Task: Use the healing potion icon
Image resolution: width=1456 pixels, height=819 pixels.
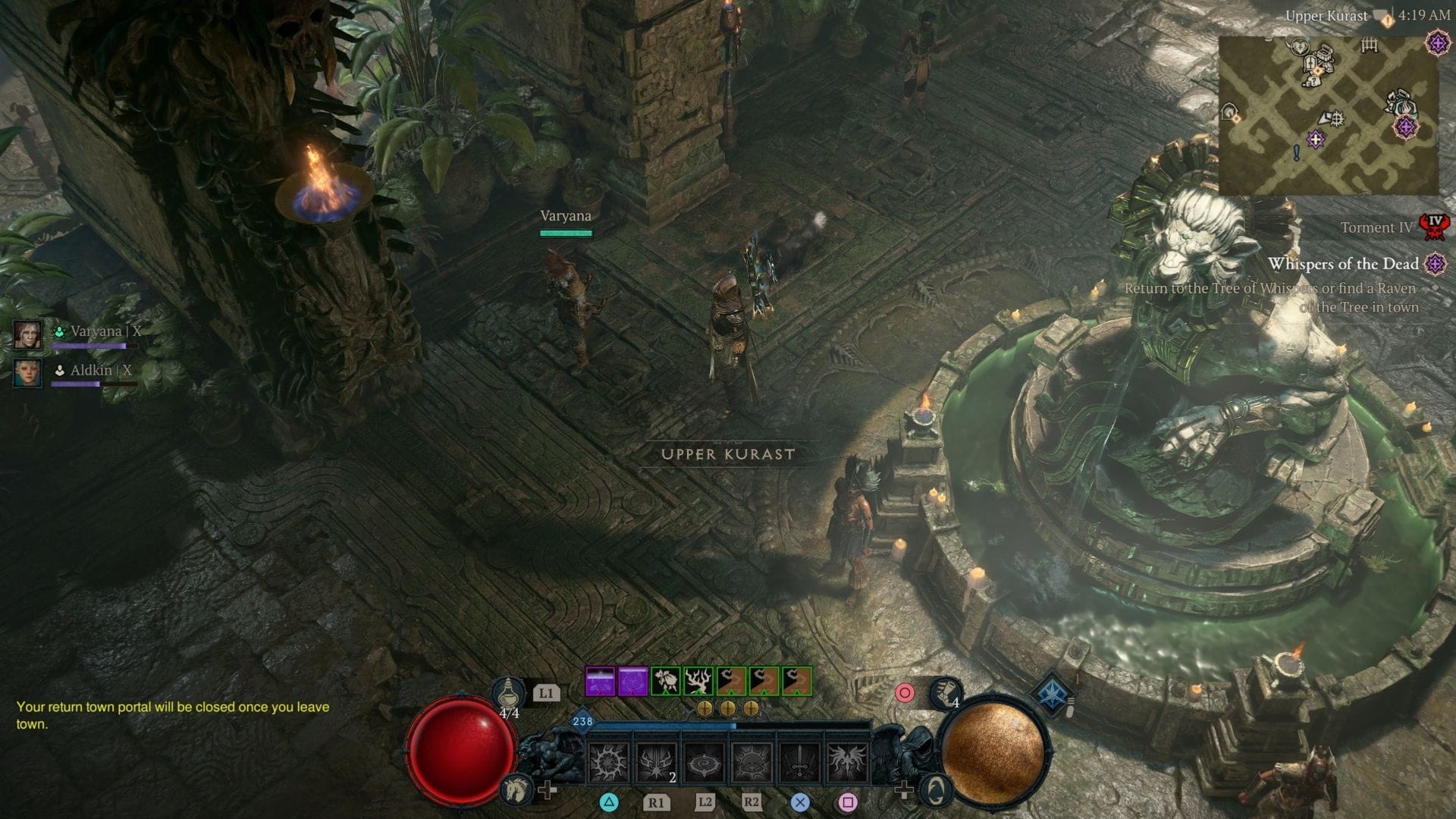Action: click(509, 694)
